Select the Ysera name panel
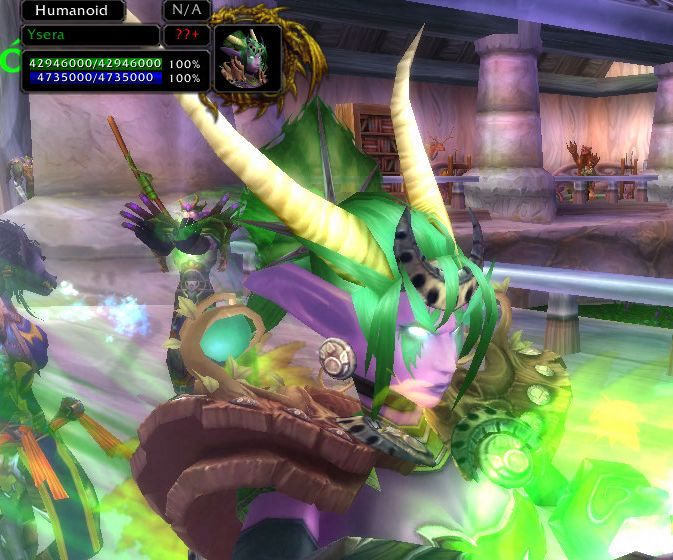Image resolution: width=673 pixels, height=560 pixels. click(89, 36)
